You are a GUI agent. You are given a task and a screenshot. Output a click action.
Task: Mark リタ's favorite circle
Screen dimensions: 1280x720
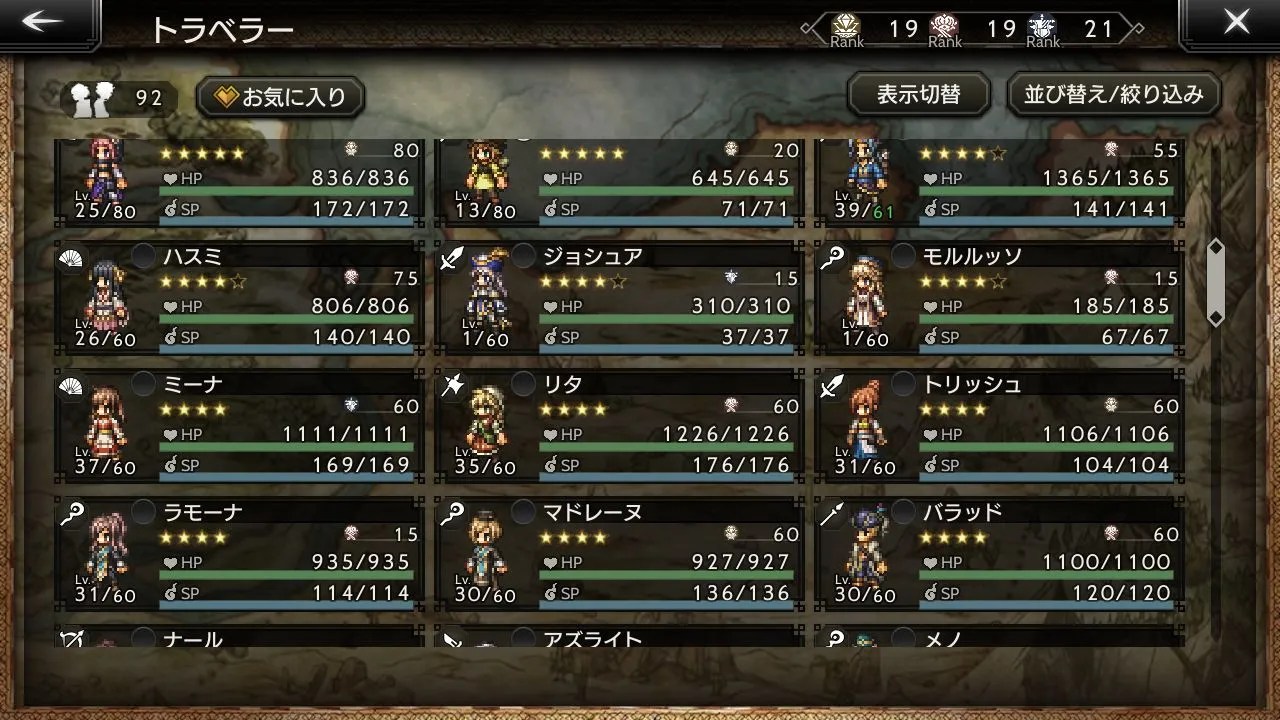pyautogui.click(x=523, y=384)
